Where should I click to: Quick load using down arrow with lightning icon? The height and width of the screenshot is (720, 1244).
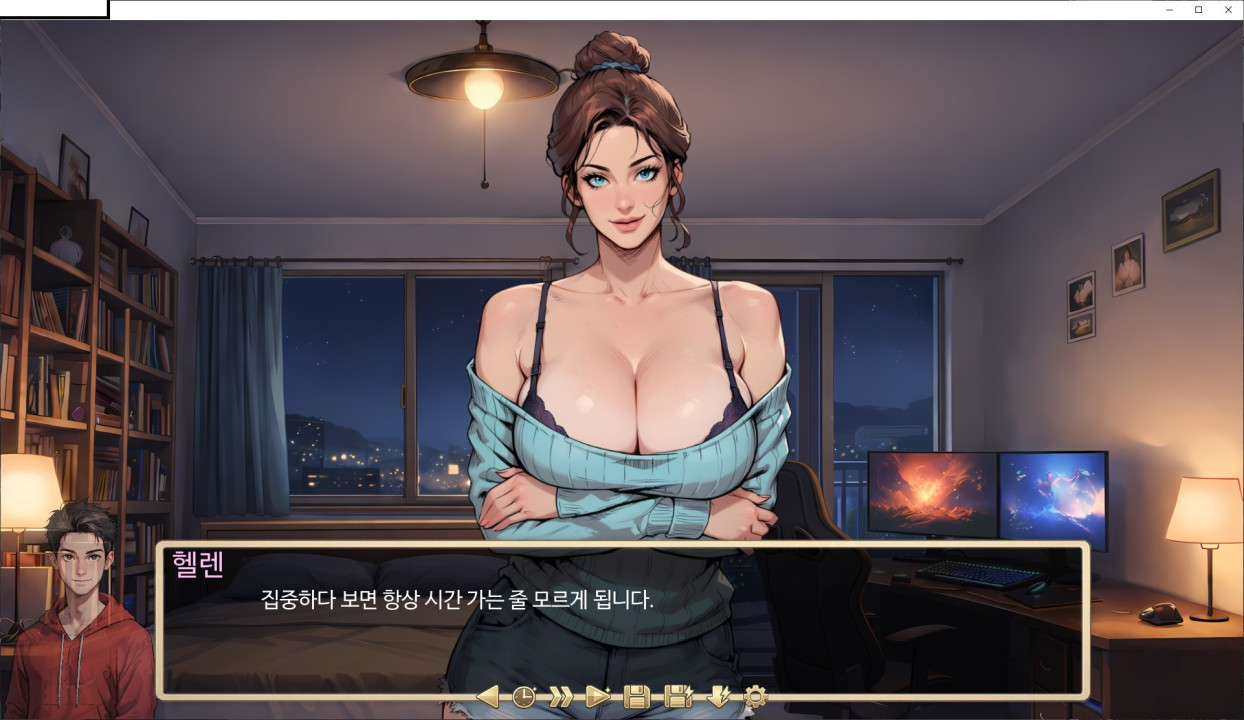(719, 696)
